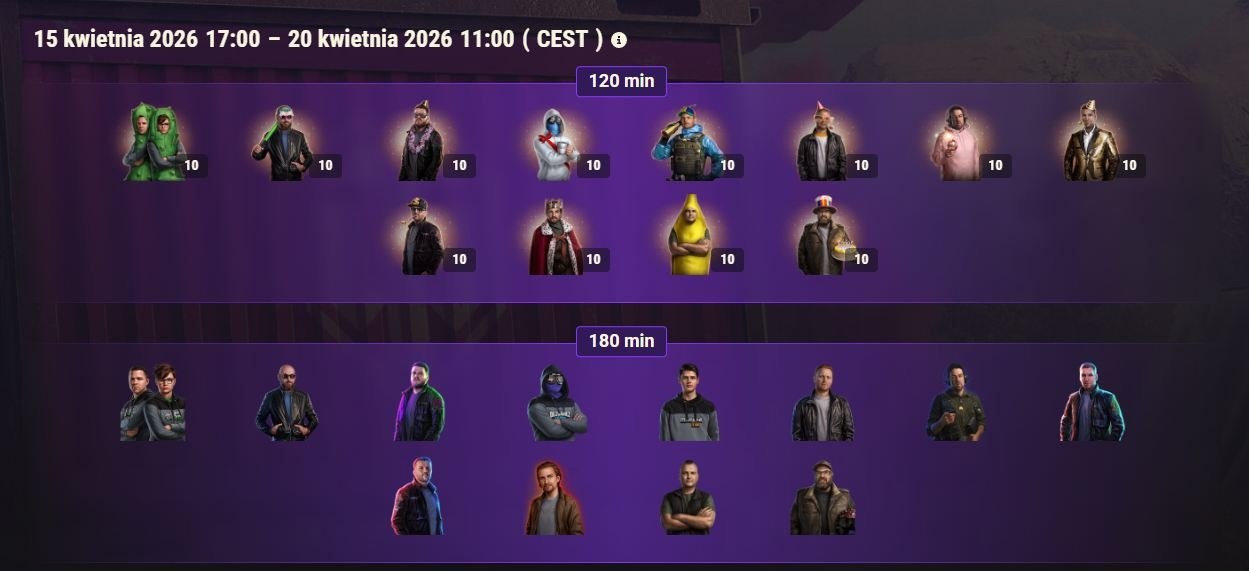Select the gray-hoodie duo in 180 min row
This screenshot has width=1249, height=571.
tap(153, 403)
